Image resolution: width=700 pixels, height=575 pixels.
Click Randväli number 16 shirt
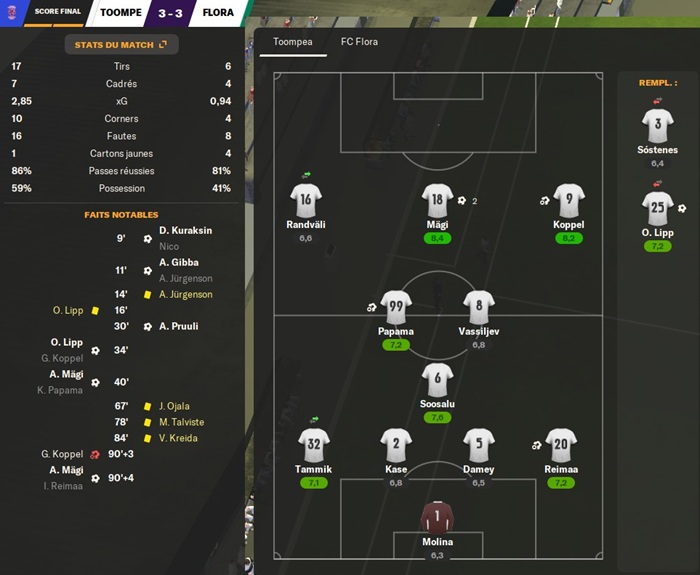[305, 200]
